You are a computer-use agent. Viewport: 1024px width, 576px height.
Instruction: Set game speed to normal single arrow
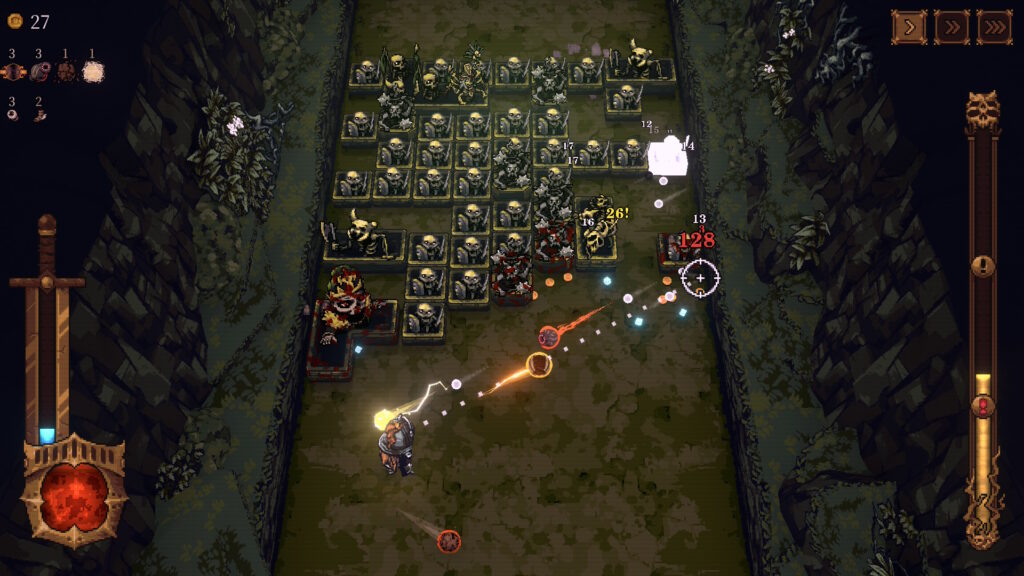(909, 27)
